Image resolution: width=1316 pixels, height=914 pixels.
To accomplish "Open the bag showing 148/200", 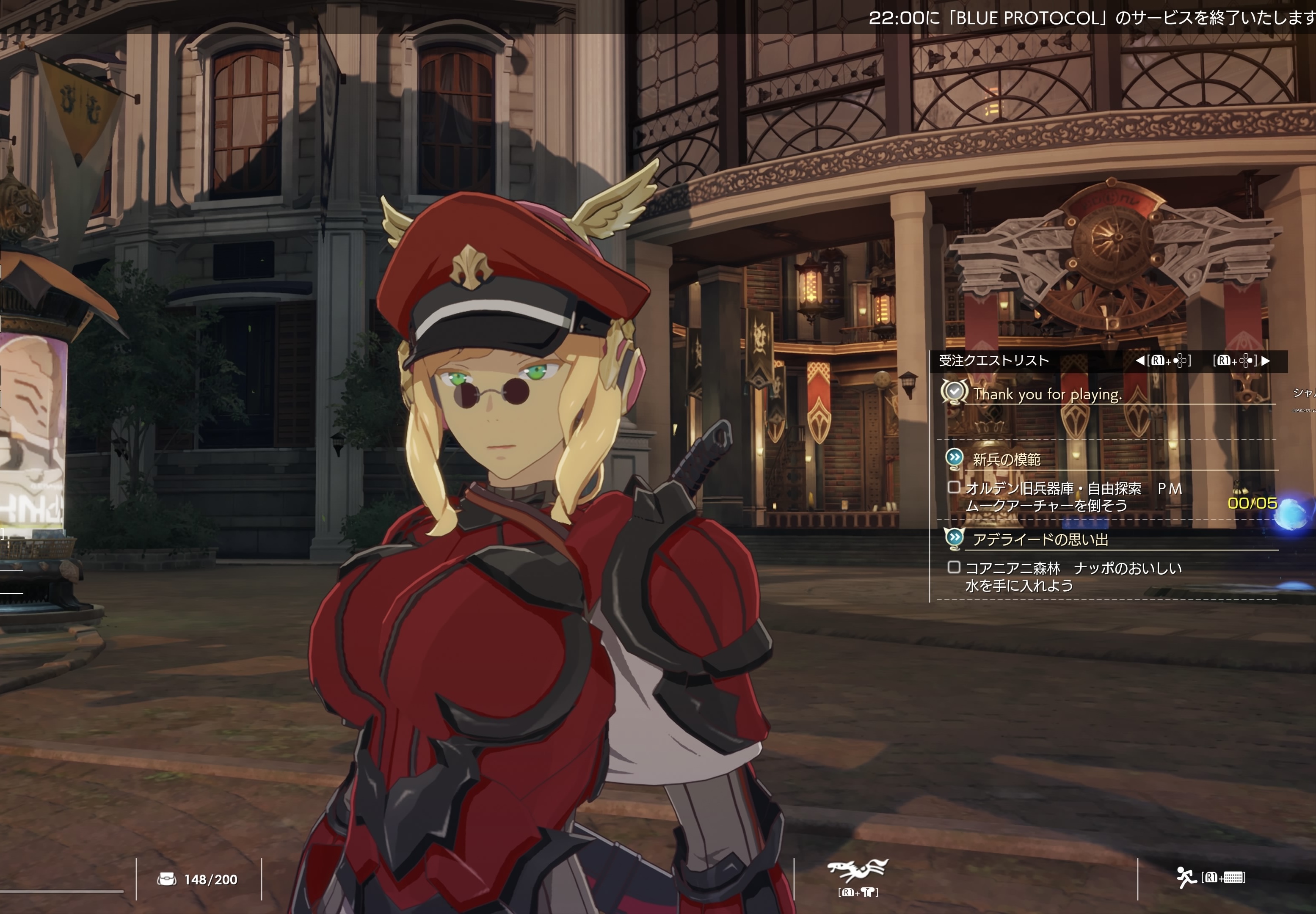I will pos(167,879).
